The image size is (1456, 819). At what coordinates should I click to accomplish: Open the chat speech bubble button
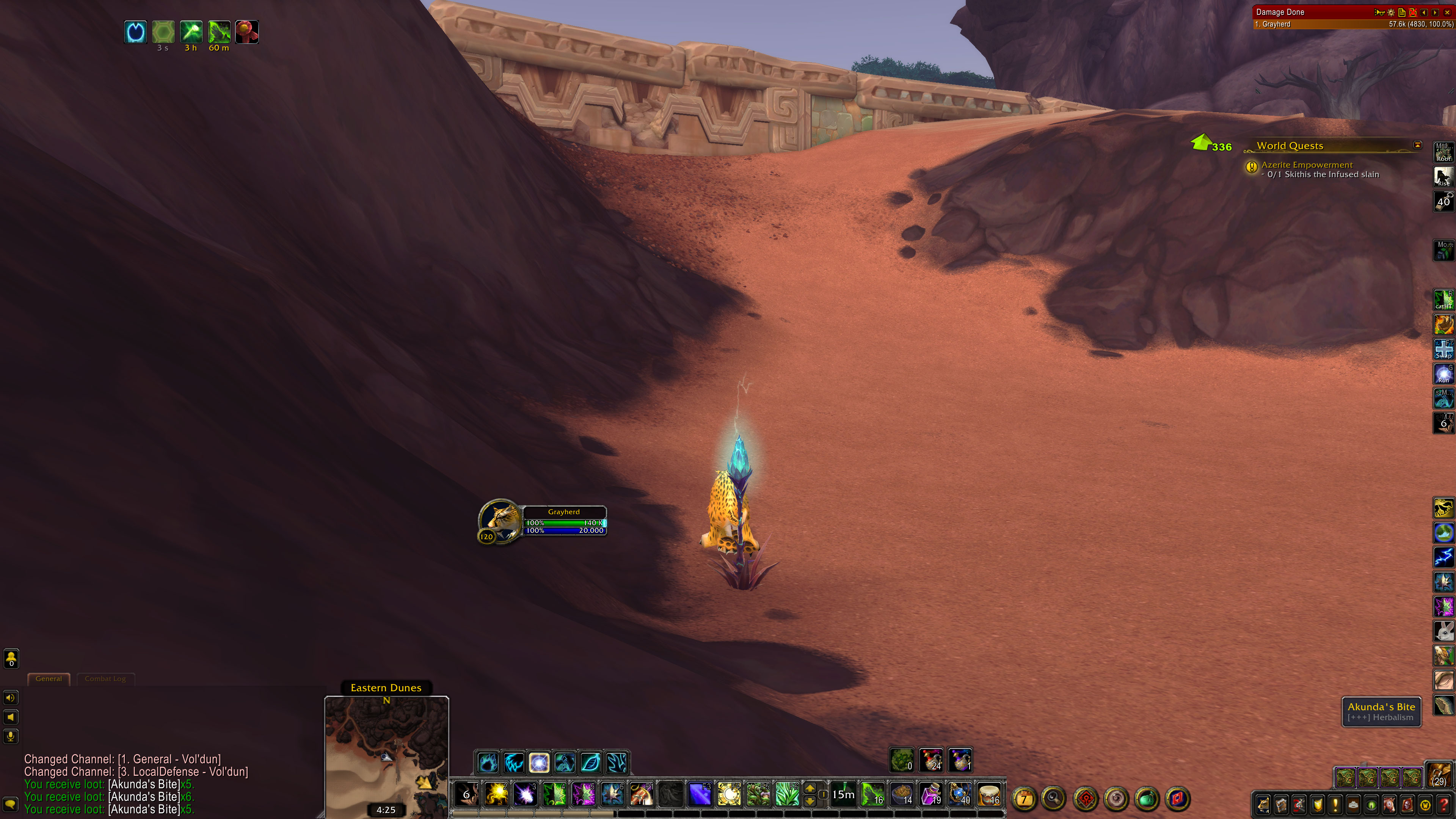pyautogui.click(x=11, y=804)
